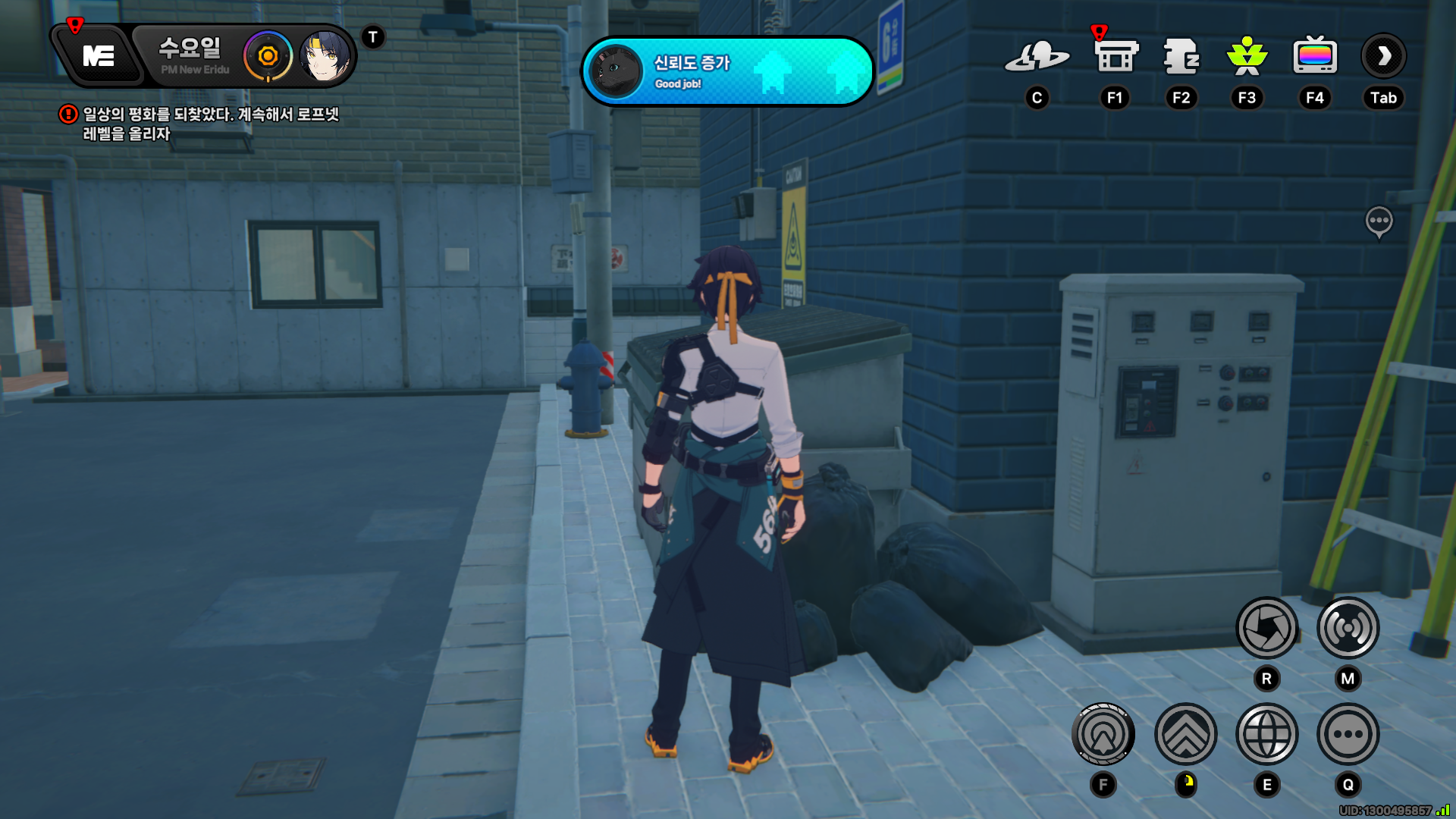Open the globe network icon
The image size is (1456, 819).
(1266, 734)
